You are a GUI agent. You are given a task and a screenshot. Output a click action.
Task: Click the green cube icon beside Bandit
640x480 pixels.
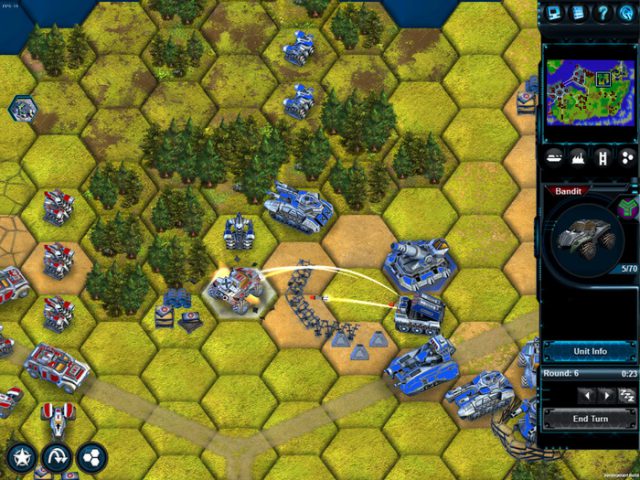coord(628,208)
